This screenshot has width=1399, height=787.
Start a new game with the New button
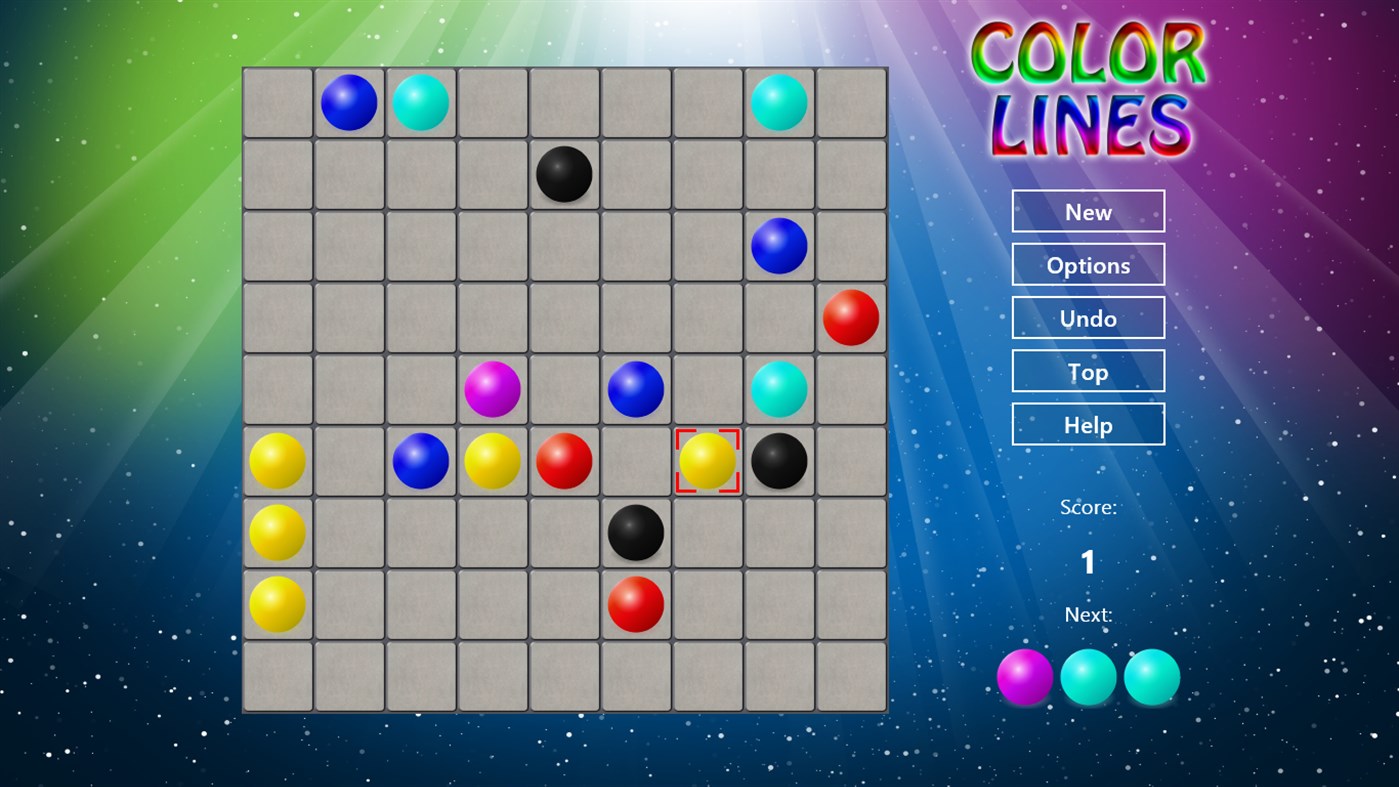[x=1088, y=211]
